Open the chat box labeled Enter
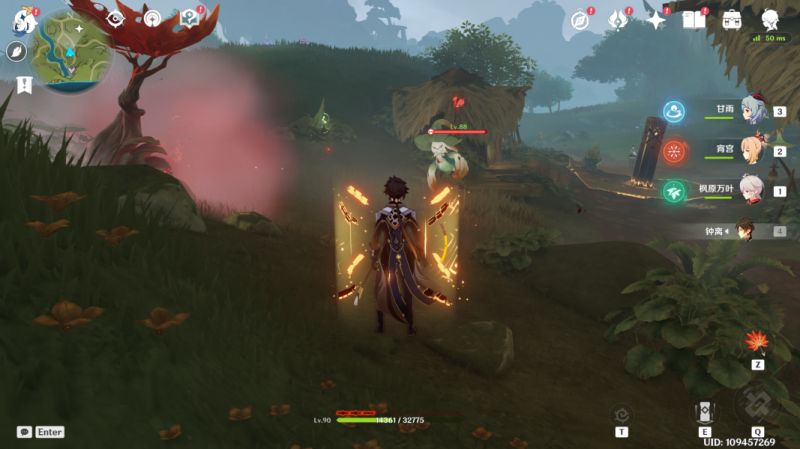The width and height of the screenshot is (800, 449). point(41,432)
